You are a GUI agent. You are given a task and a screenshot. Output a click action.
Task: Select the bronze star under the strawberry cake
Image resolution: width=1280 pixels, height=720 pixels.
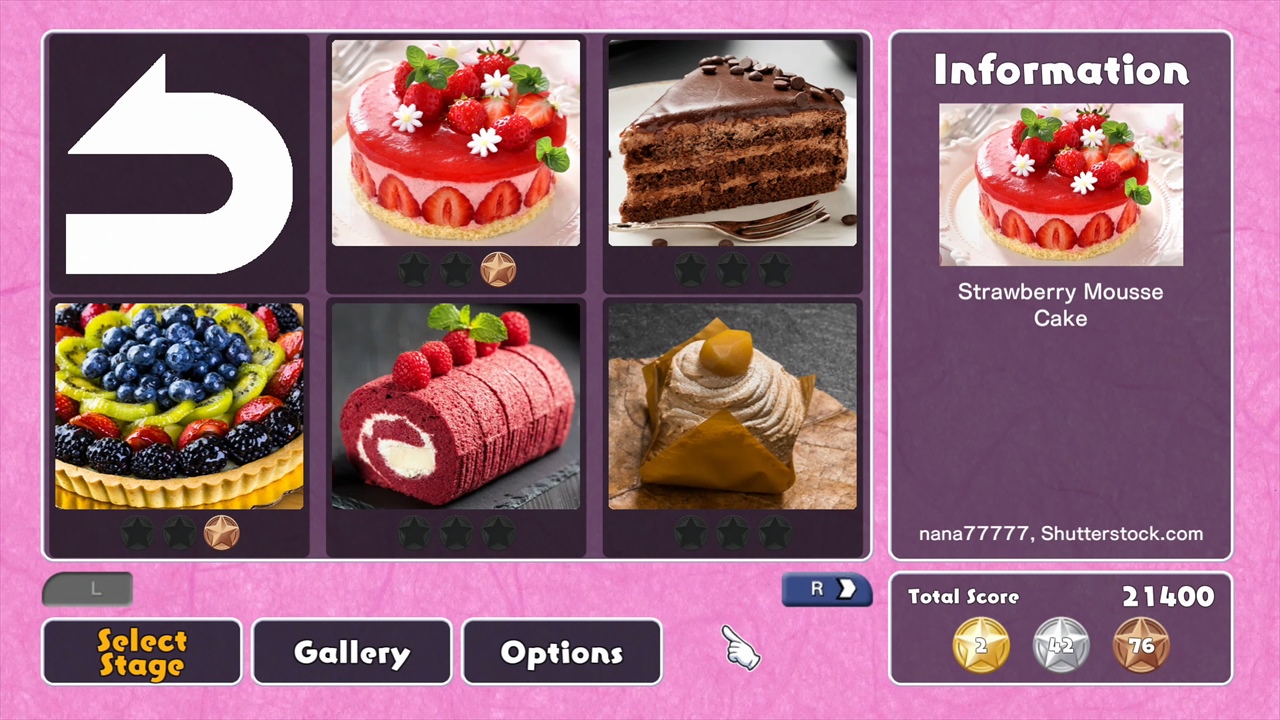click(498, 267)
